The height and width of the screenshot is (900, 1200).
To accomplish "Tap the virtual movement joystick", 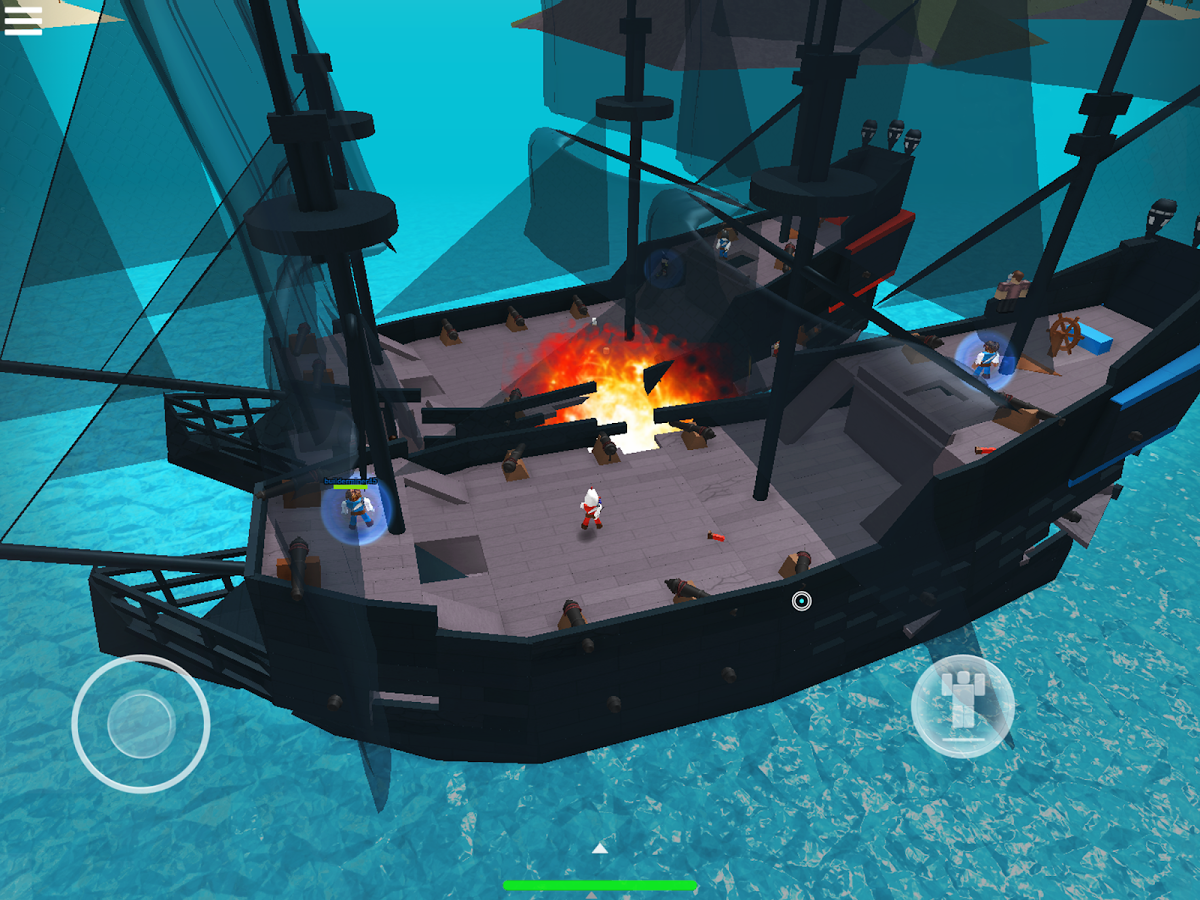I will (141, 723).
